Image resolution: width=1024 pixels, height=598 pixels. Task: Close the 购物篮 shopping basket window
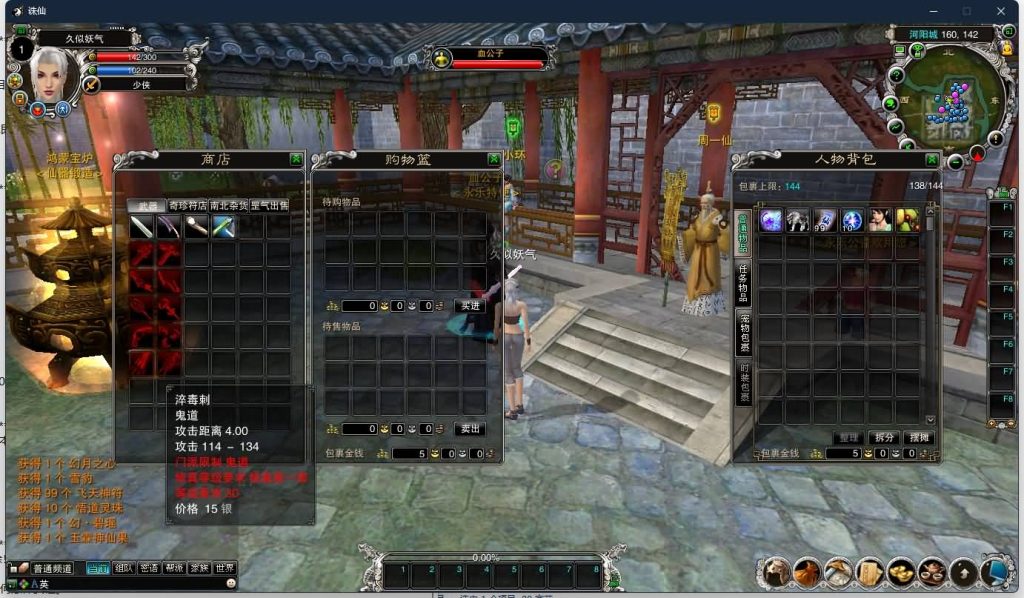(x=494, y=159)
